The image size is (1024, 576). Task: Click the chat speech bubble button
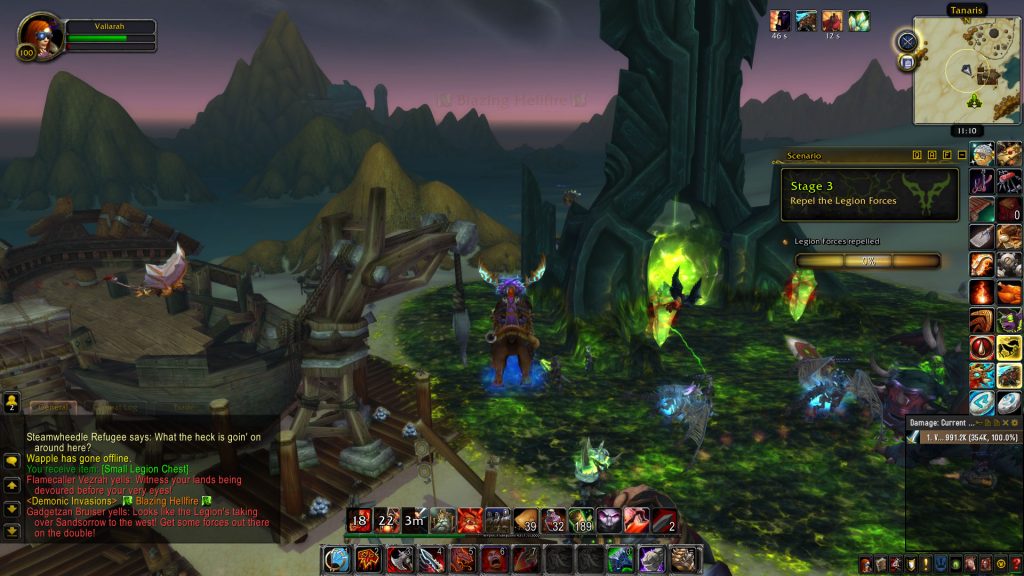point(11,461)
